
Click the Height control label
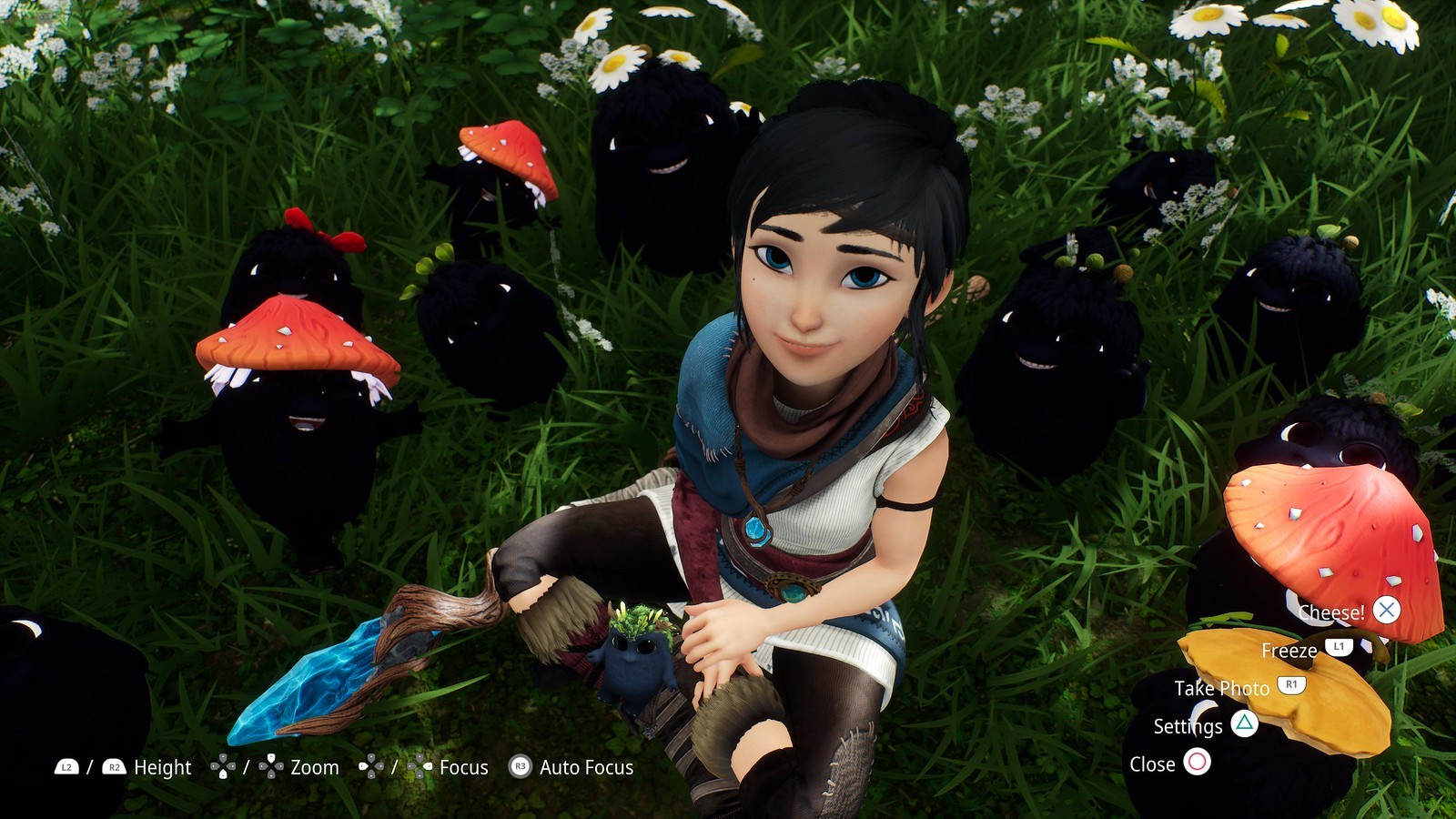click(162, 767)
